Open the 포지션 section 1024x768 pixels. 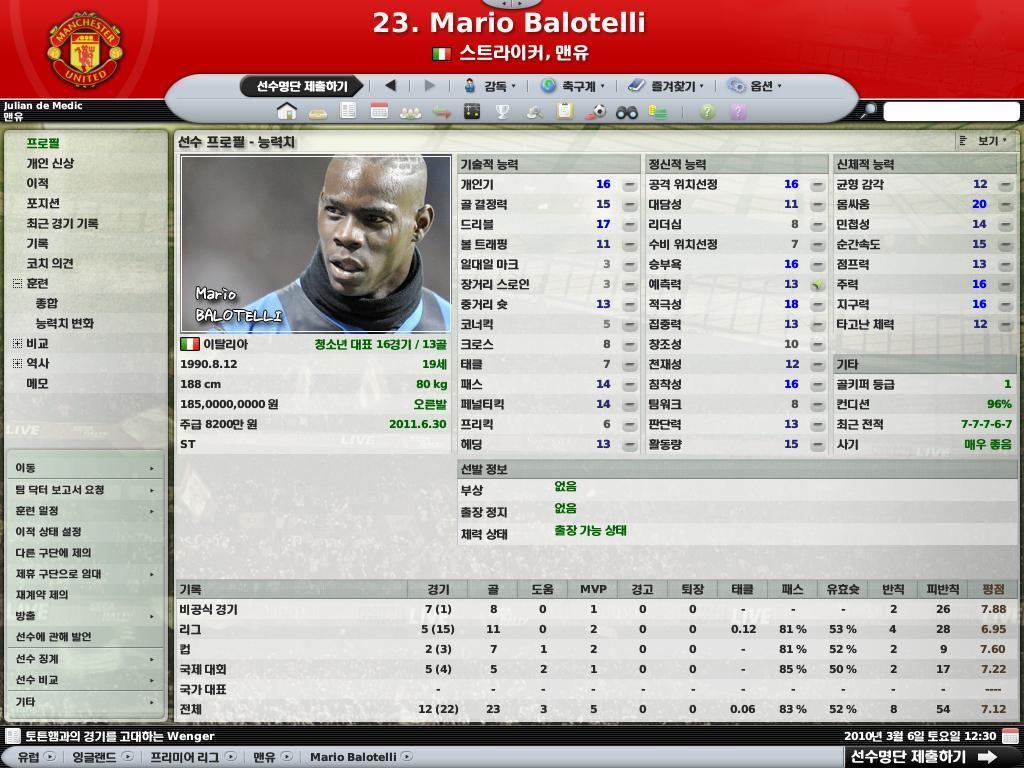coord(43,203)
